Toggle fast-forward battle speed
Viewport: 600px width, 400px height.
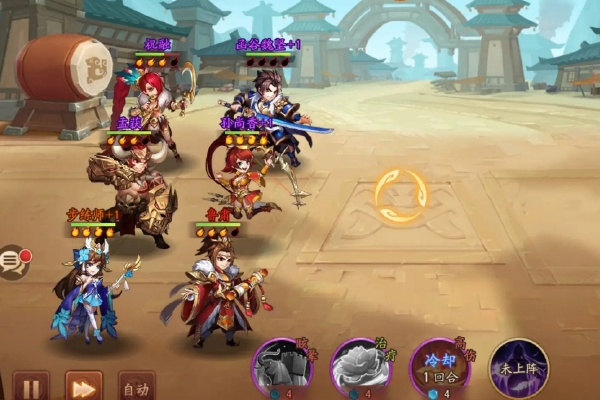click(x=84, y=386)
